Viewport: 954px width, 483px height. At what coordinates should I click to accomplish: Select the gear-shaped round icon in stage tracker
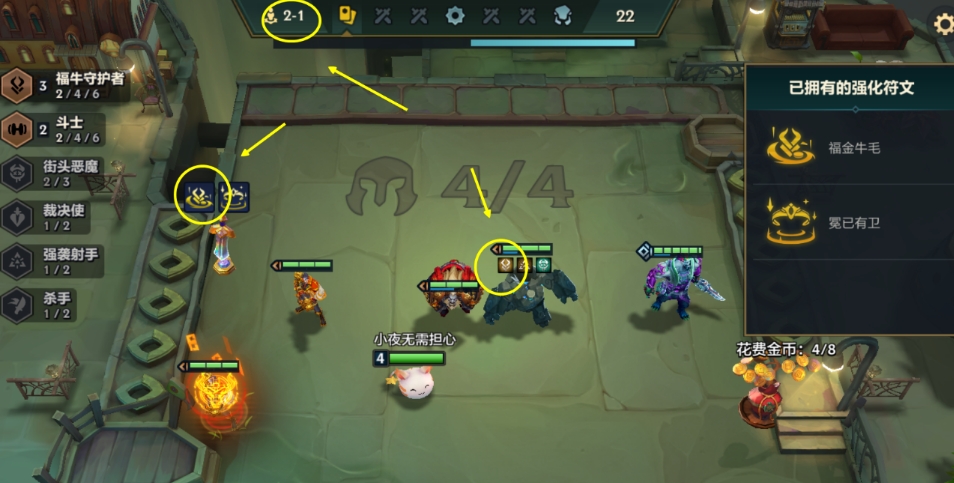(455, 16)
